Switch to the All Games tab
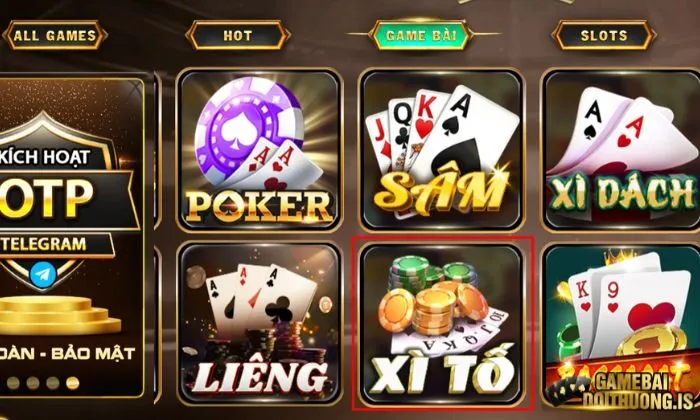700x420 pixels. (55, 37)
